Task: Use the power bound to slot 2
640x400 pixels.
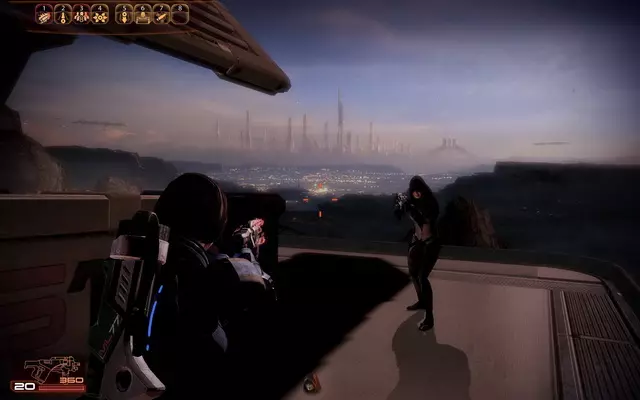Action: pyautogui.click(x=63, y=14)
